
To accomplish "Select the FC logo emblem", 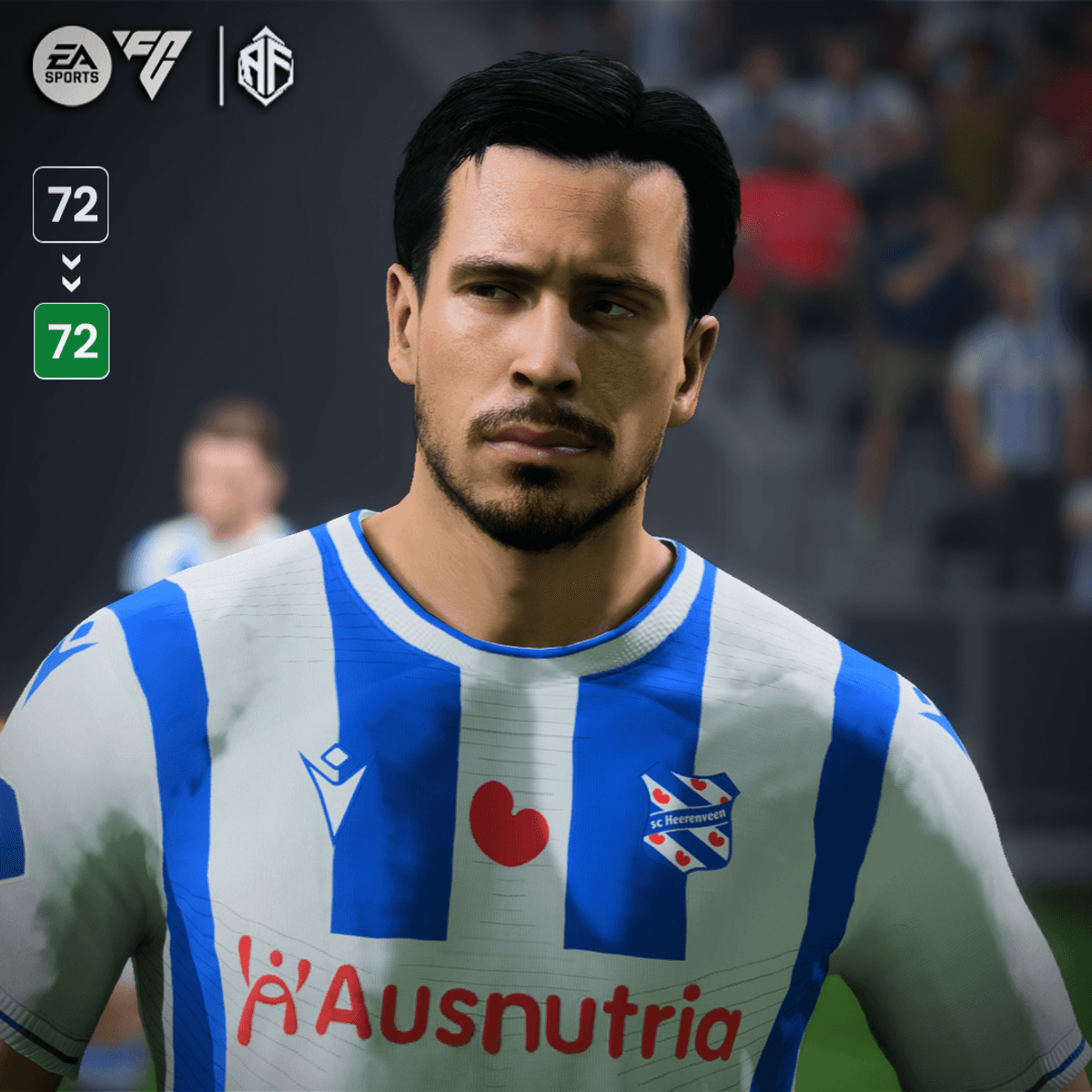I will pyautogui.click(x=153, y=62).
